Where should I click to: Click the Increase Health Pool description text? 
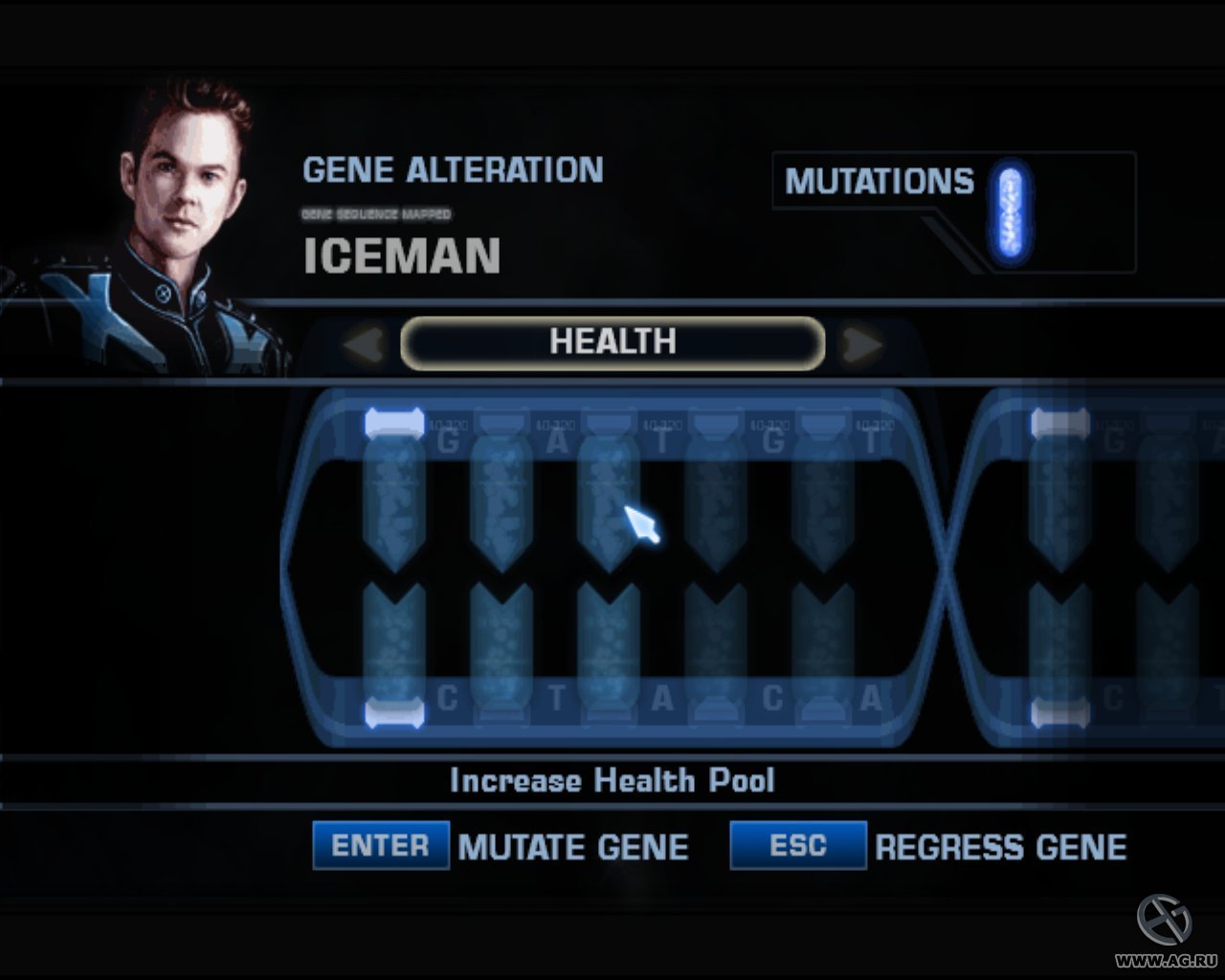(x=612, y=780)
